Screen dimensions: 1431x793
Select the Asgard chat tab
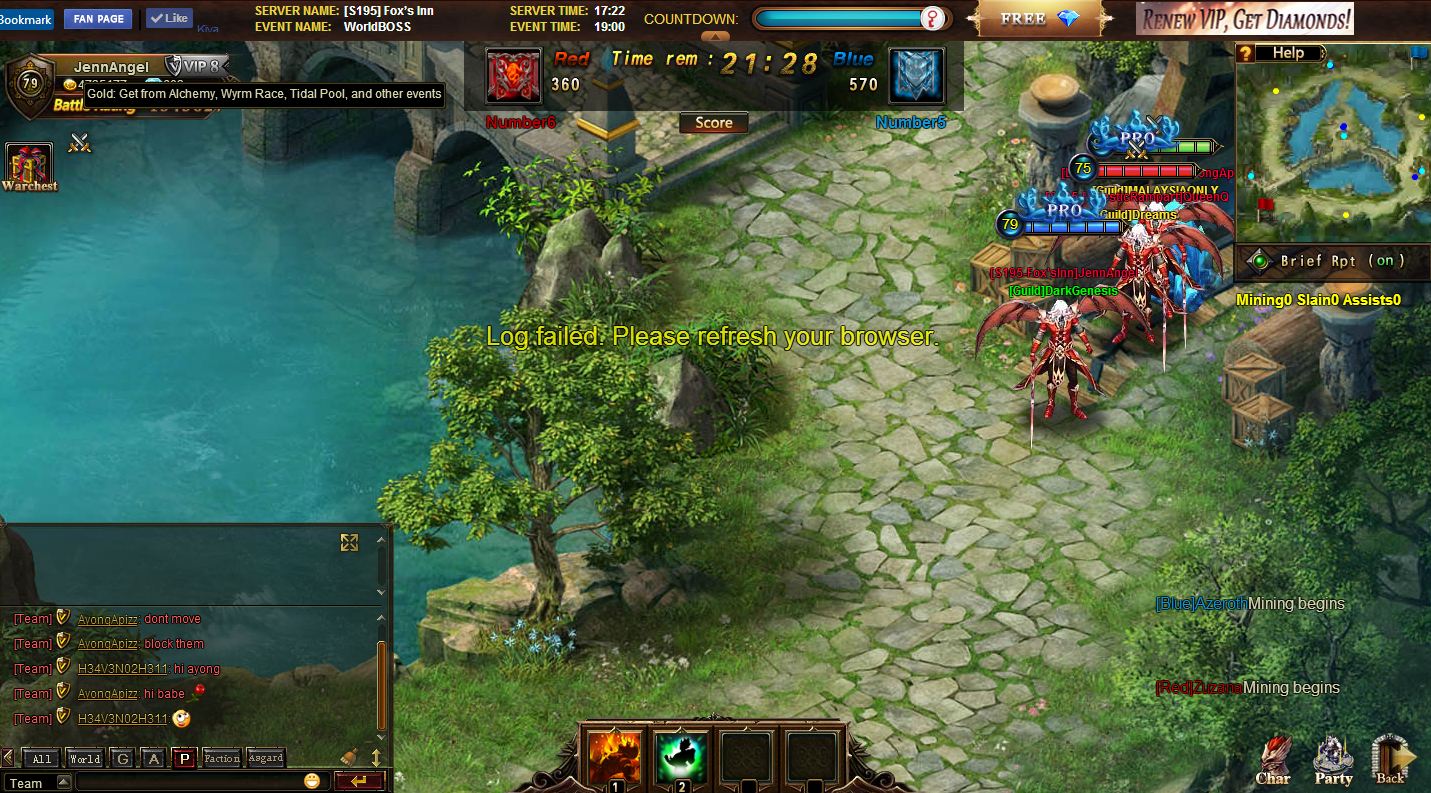pos(265,759)
